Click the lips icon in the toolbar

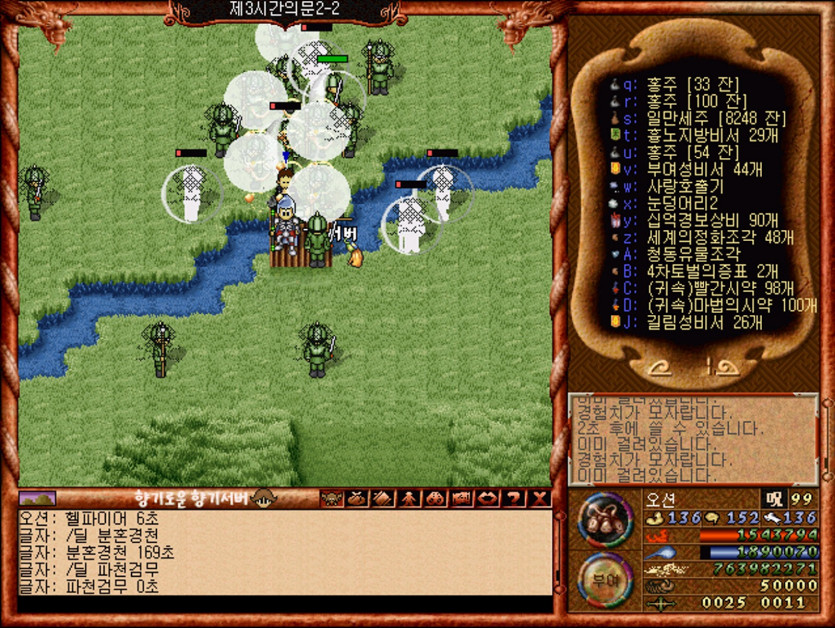point(489,498)
